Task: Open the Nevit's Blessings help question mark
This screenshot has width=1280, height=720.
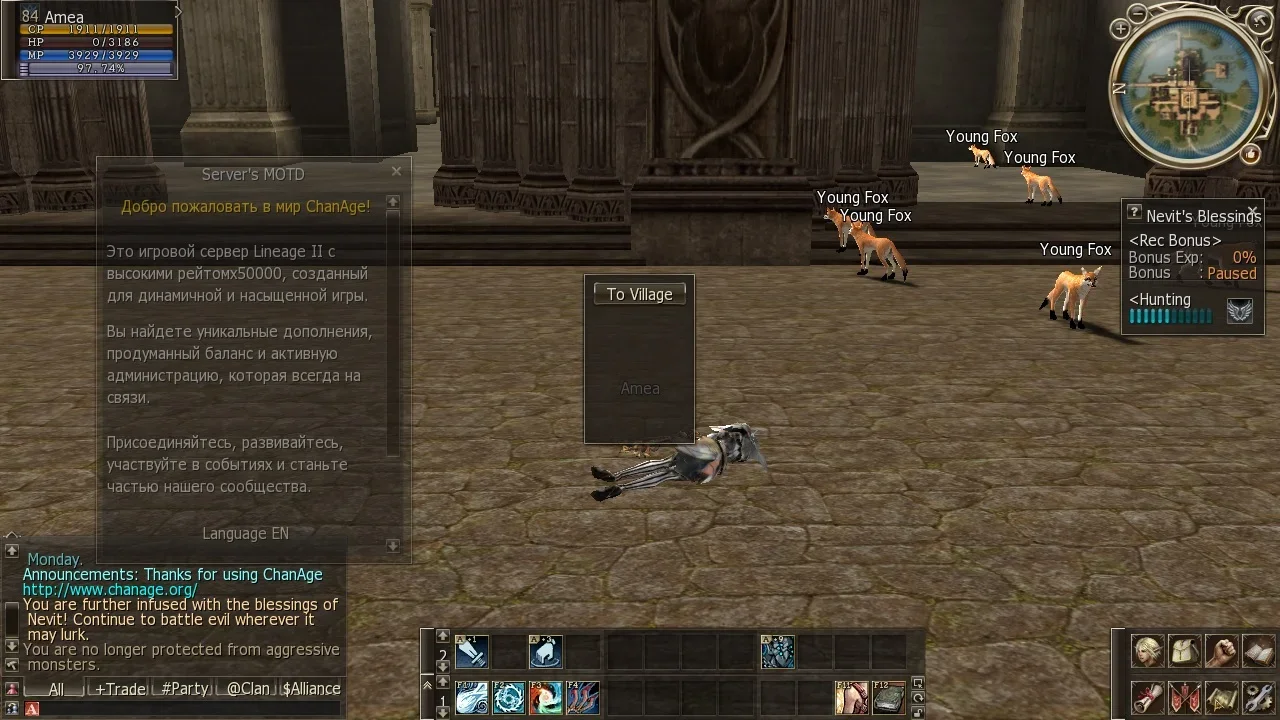Action: click(1134, 212)
